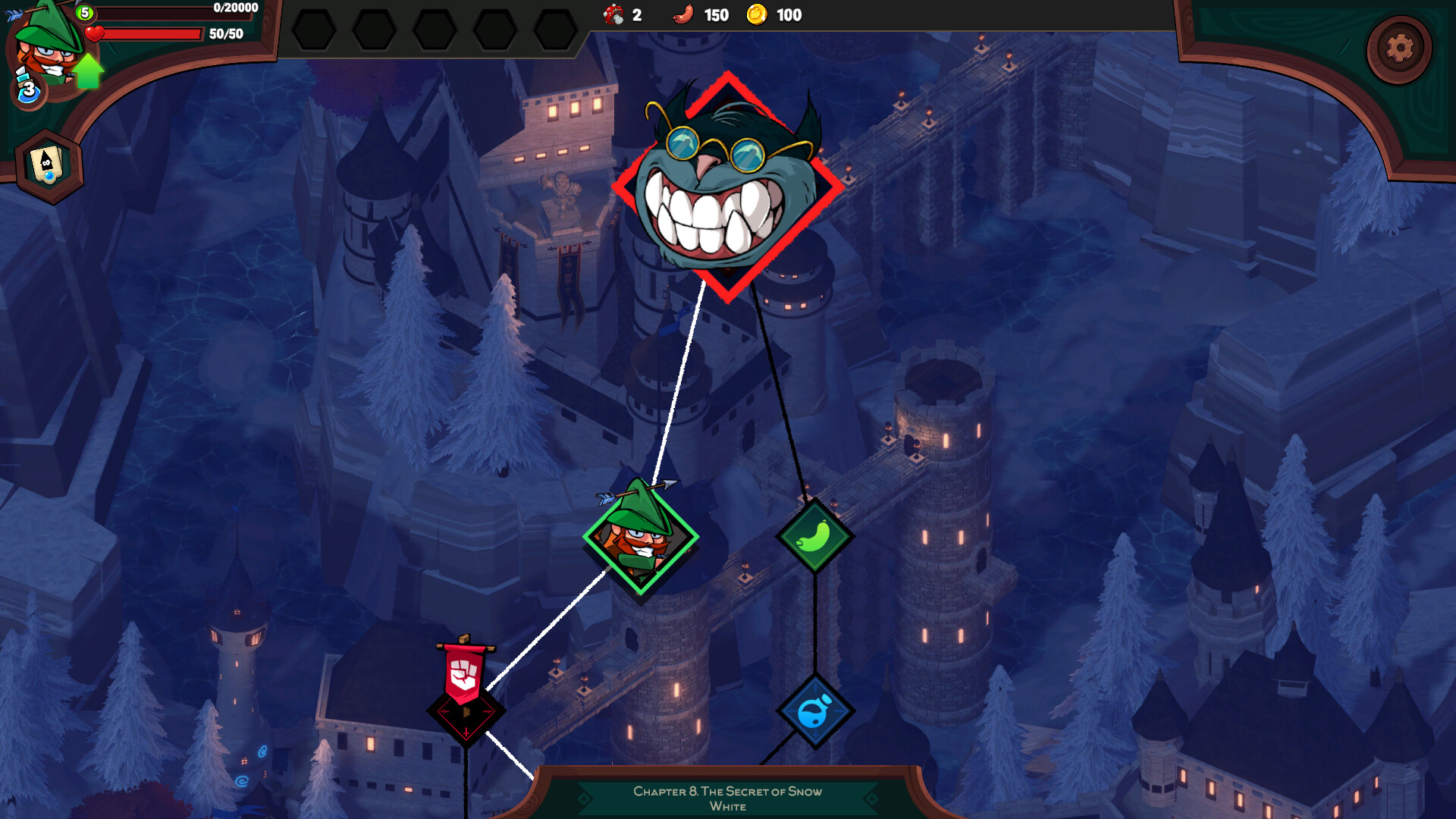Click the mushroom resource icon
Image resolution: width=1456 pixels, height=819 pixels.
pyautogui.click(x=614, y=14)
